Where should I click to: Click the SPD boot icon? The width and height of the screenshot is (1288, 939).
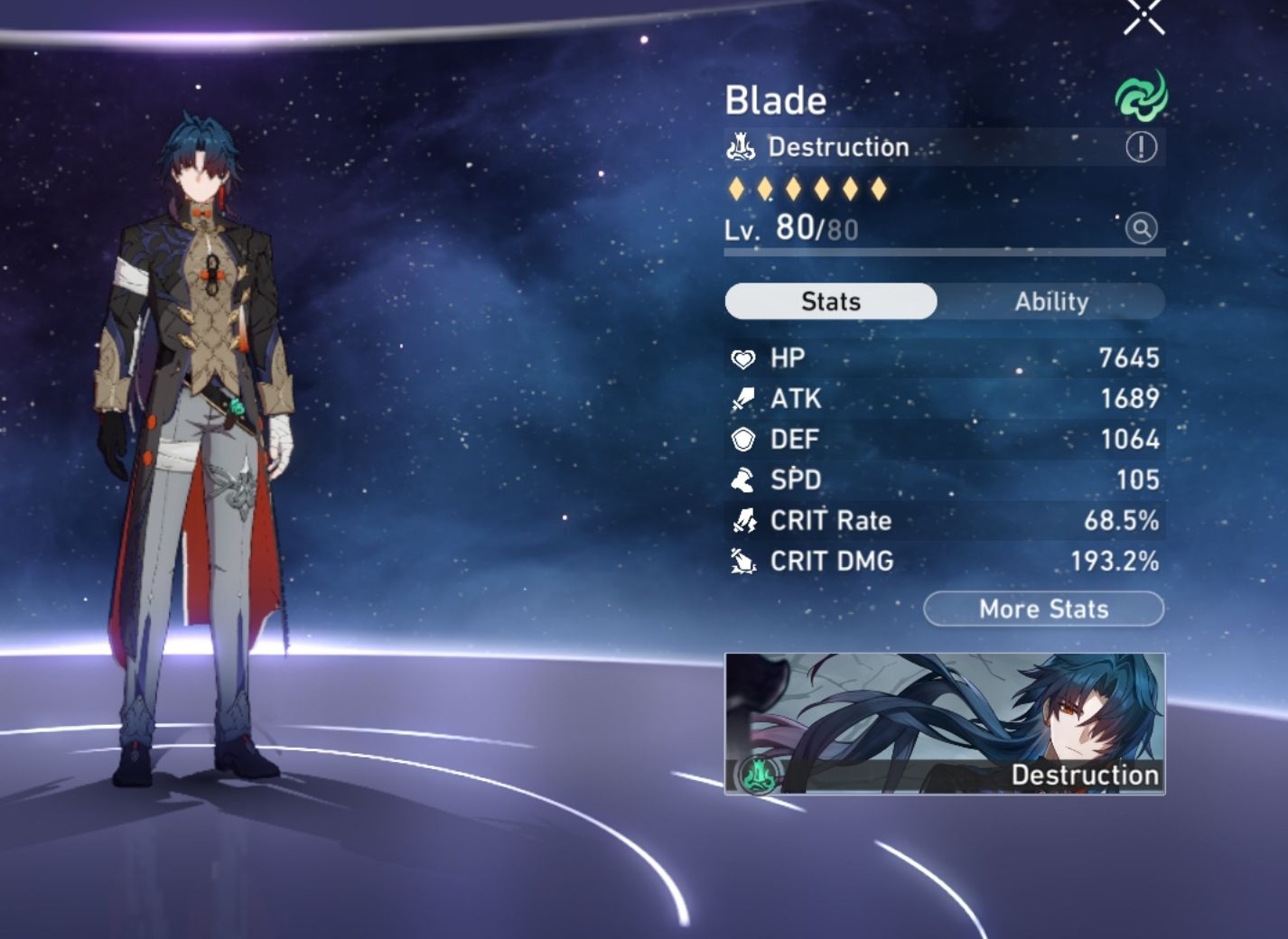[x=743, y=479]
